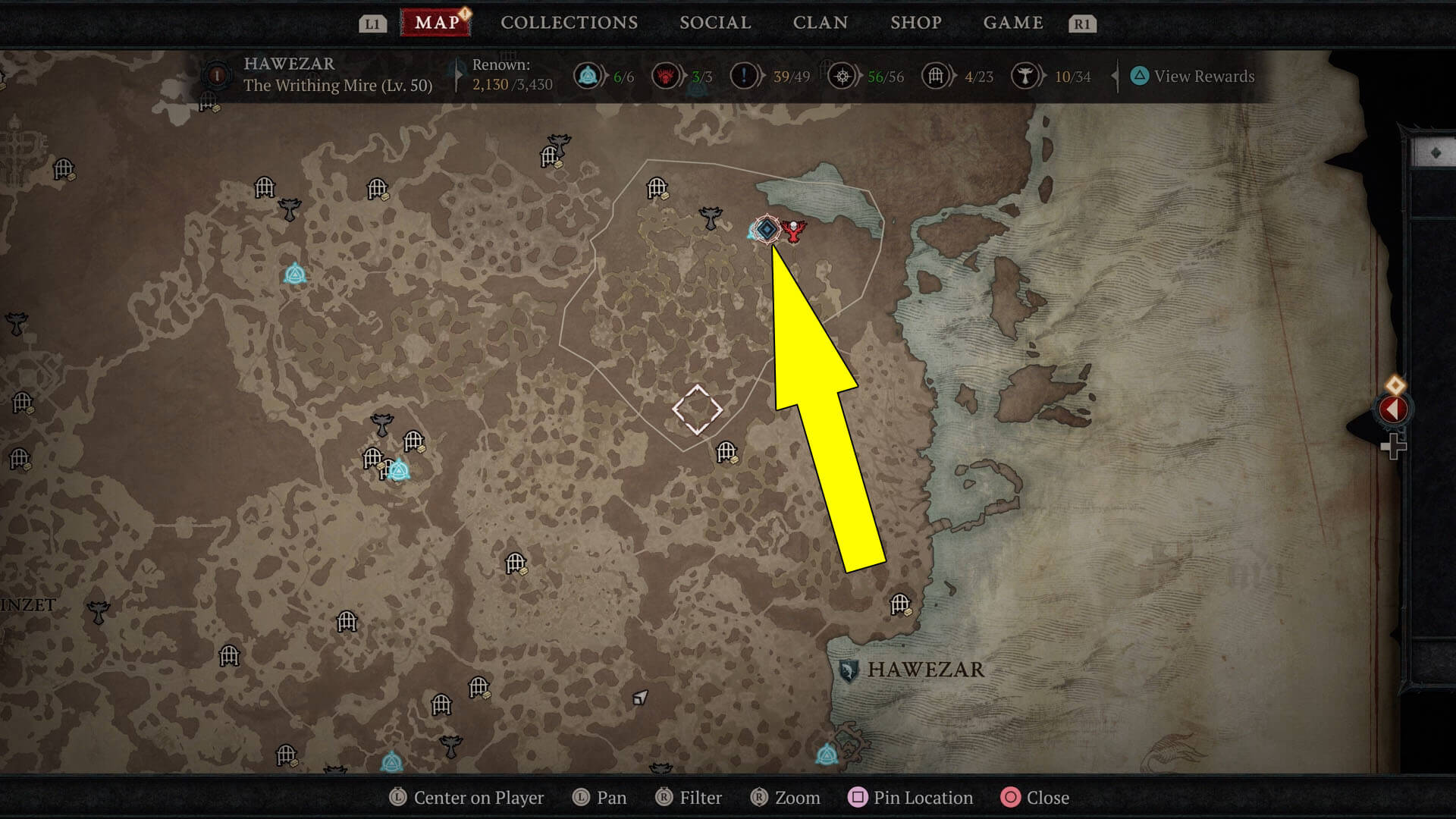Select the MAP tab

(436, 22)
